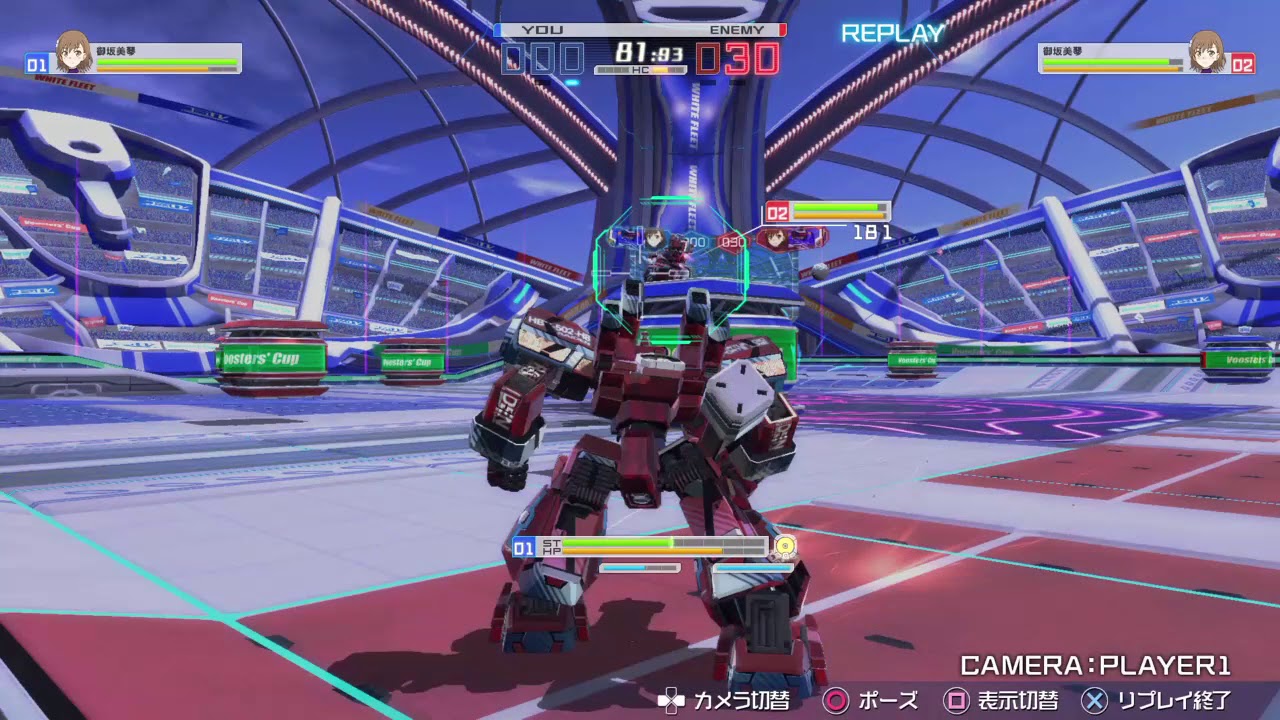Image resolution: width=1280 pixels, height=720 pixels.
Task: Click the yellow circular ammo counter icon
Action: click(x=784, y=547)
